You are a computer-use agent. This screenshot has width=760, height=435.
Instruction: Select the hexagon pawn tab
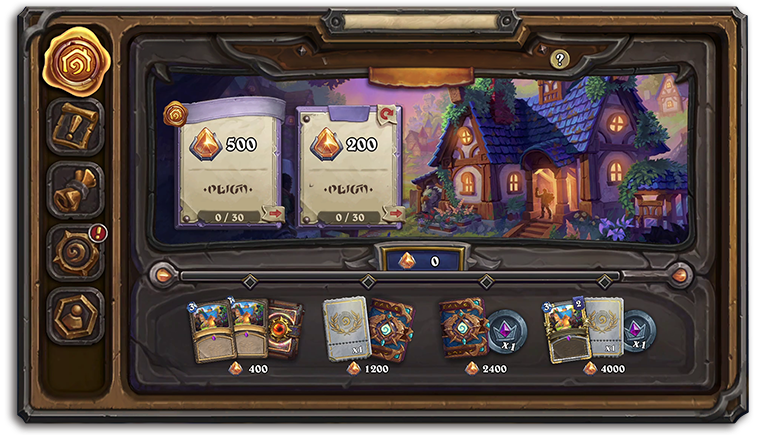click(76, 314)
